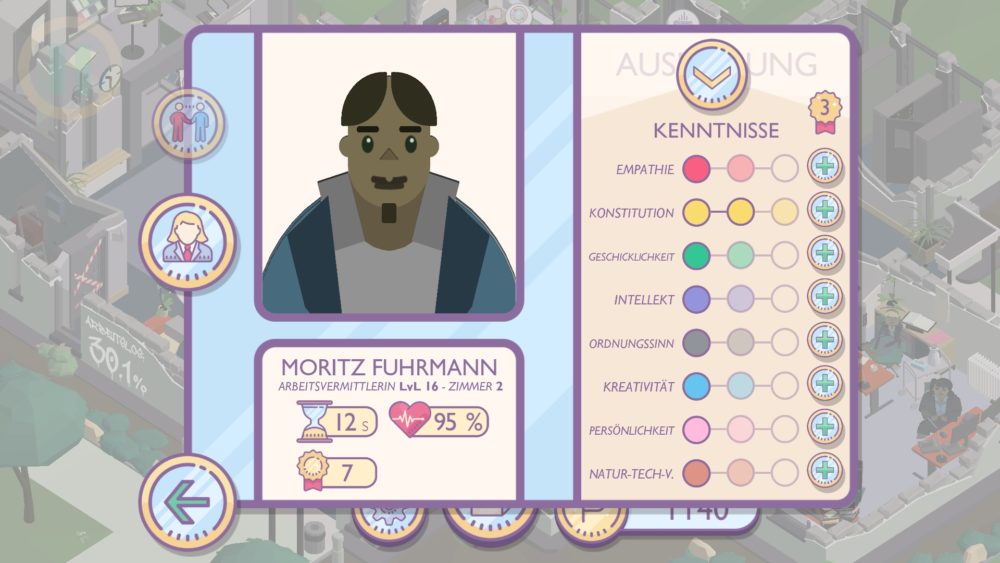Increase Kreativität with the plus button
The width and height of the screenshot is (1000, 563).
click(x=825, y=384)
